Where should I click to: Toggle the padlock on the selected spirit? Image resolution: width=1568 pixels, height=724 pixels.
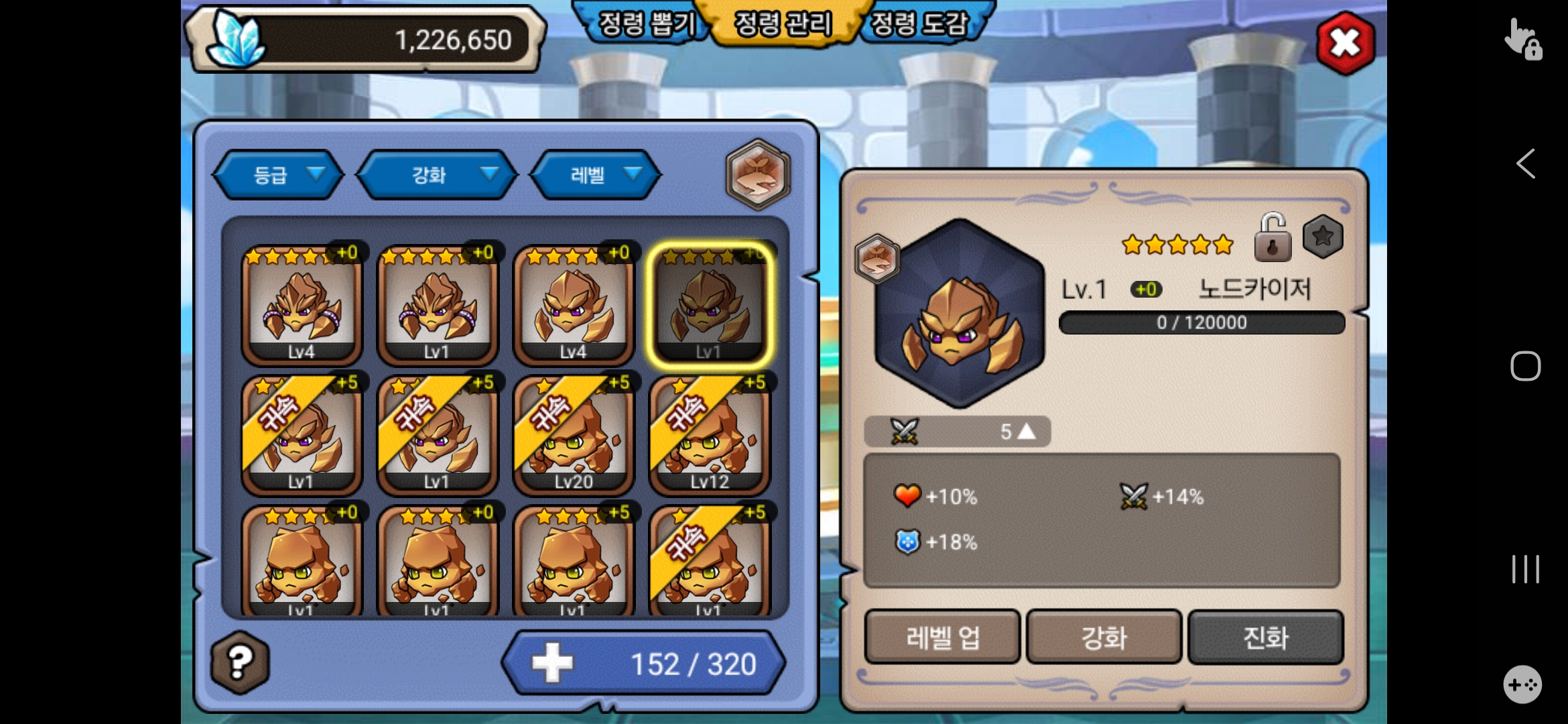click(1272, 237)
